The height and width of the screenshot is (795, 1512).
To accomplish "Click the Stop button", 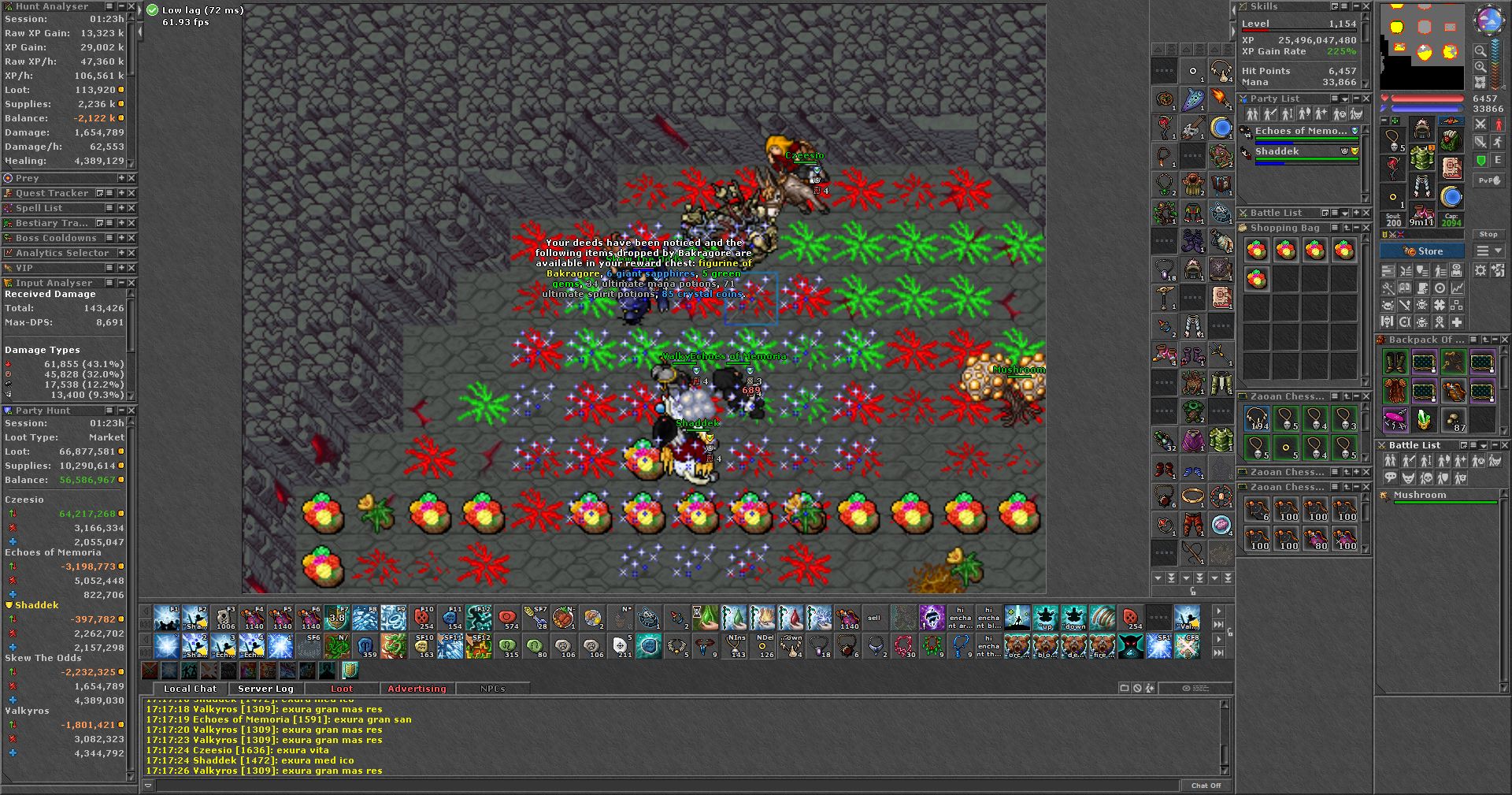I will [1488, 235].
